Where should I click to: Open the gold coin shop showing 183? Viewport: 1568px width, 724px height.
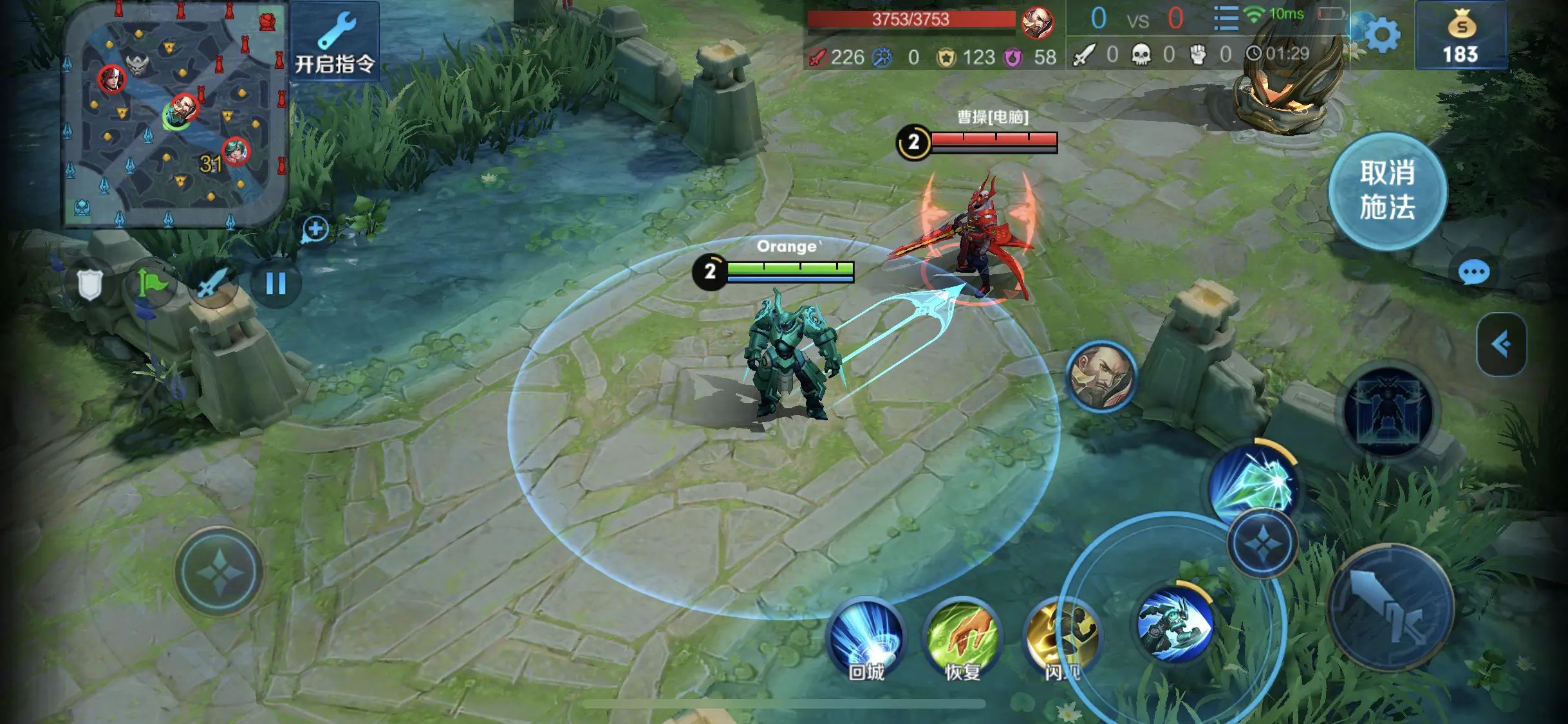point(1461,37)
